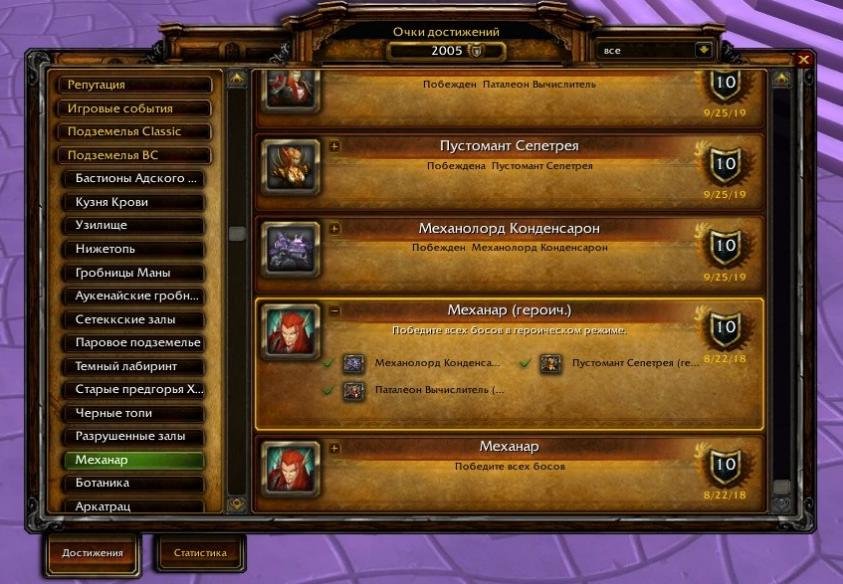The height and width of the screenshot is (584, 843).
Task: Select the Ботаника subcategory
Action: 139,484
